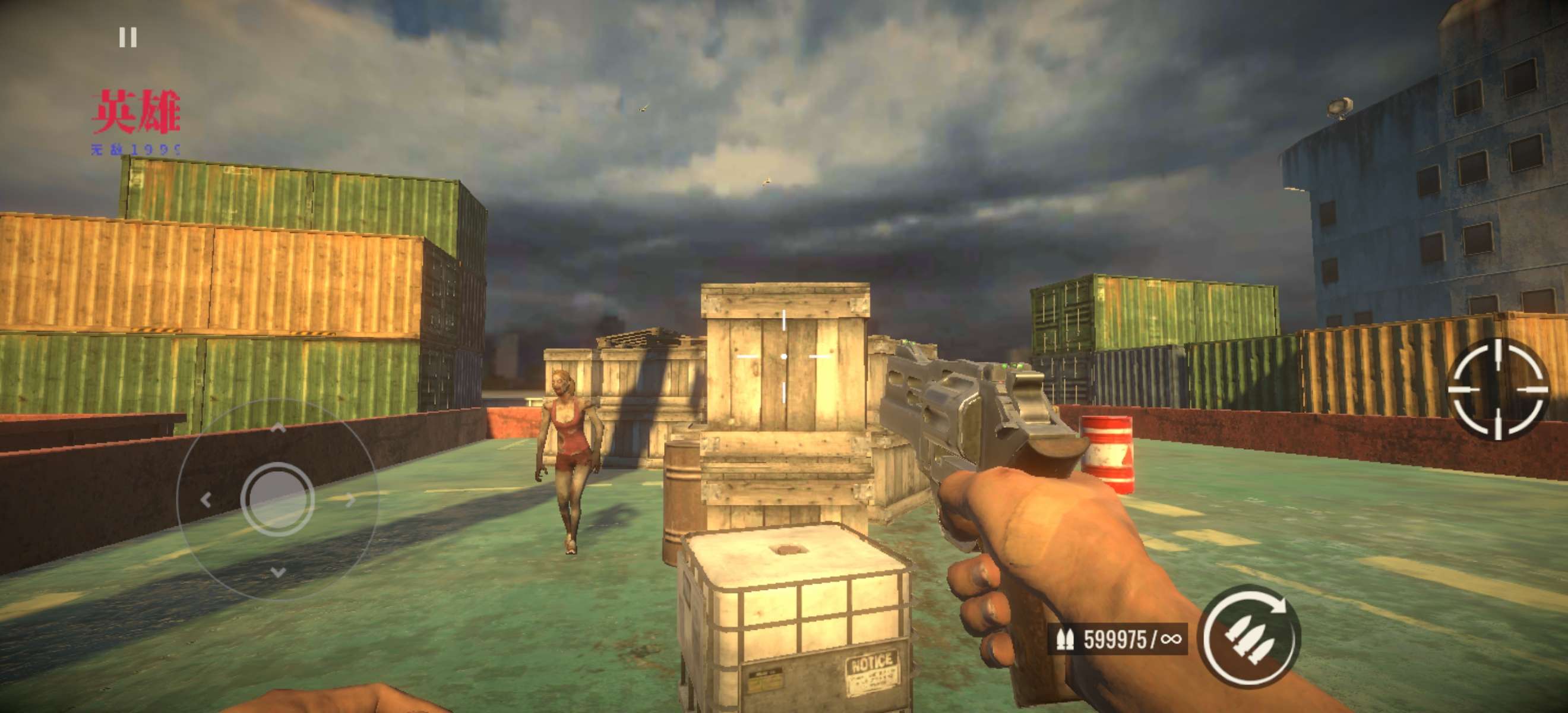This screenshot has height=713, width=1568.
Task: Tap the joystick's down arrow
Action: [x=277, y=572]
